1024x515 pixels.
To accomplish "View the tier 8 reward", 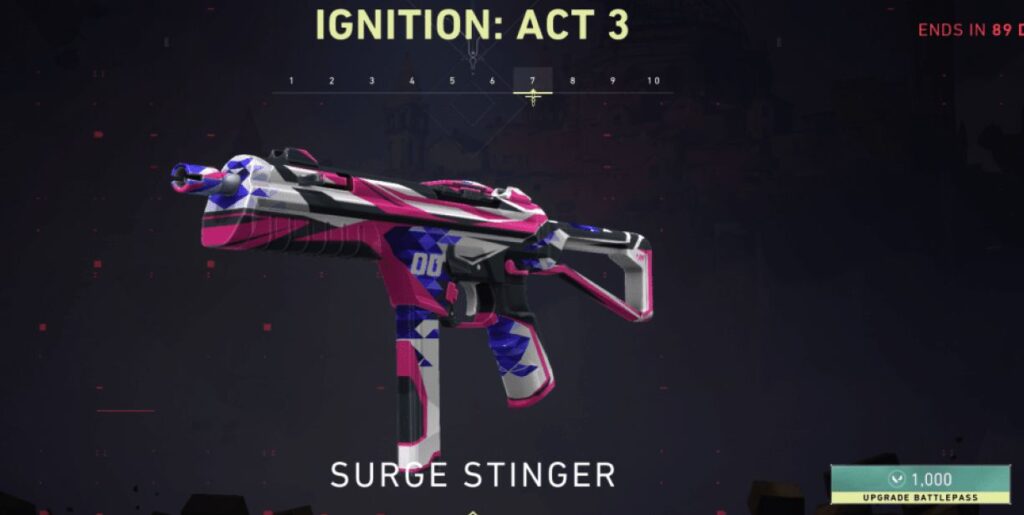I will [573, 81].
